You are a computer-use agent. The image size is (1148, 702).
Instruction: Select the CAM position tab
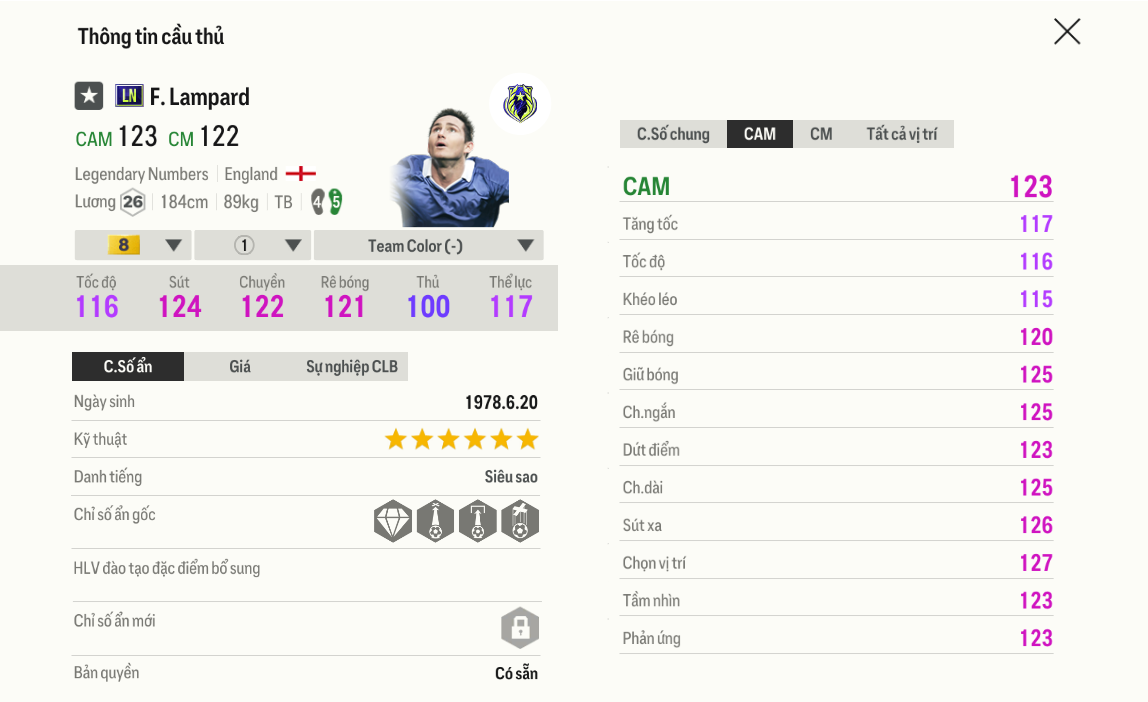pos(760,134)
